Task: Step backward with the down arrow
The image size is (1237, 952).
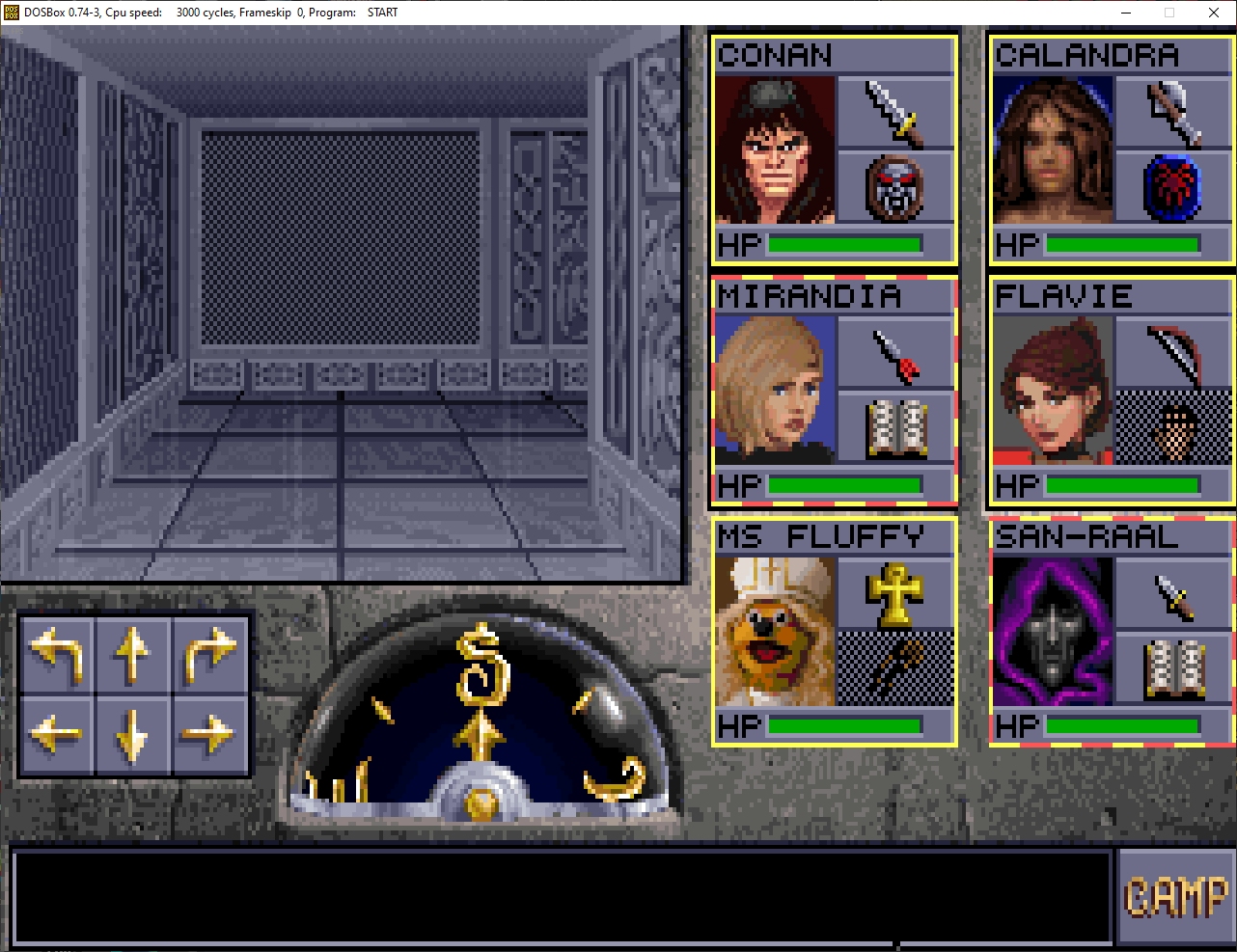Action: click(133, 735)
